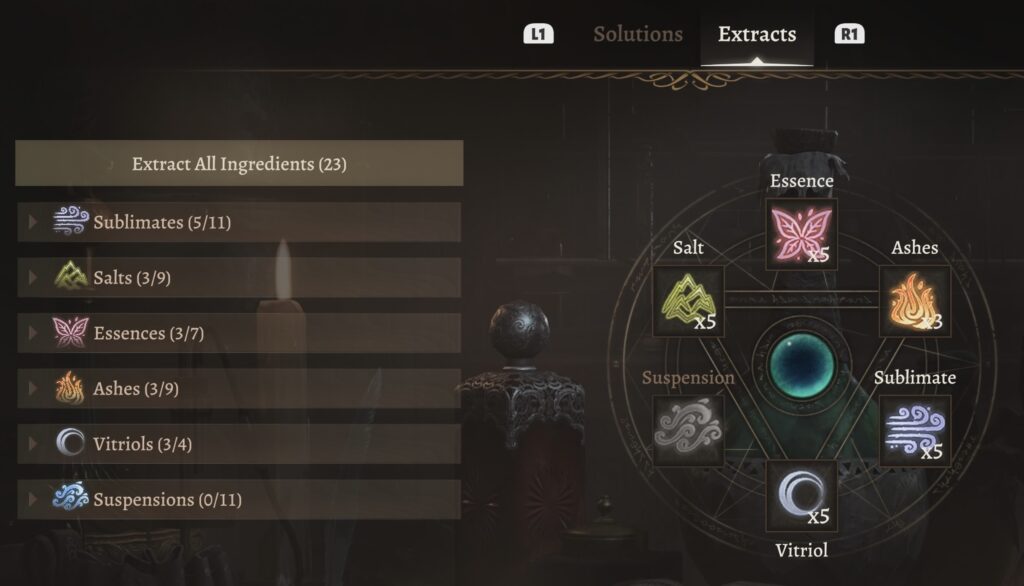
Task: Click Extract All Ingredients button
Action: 239,164
